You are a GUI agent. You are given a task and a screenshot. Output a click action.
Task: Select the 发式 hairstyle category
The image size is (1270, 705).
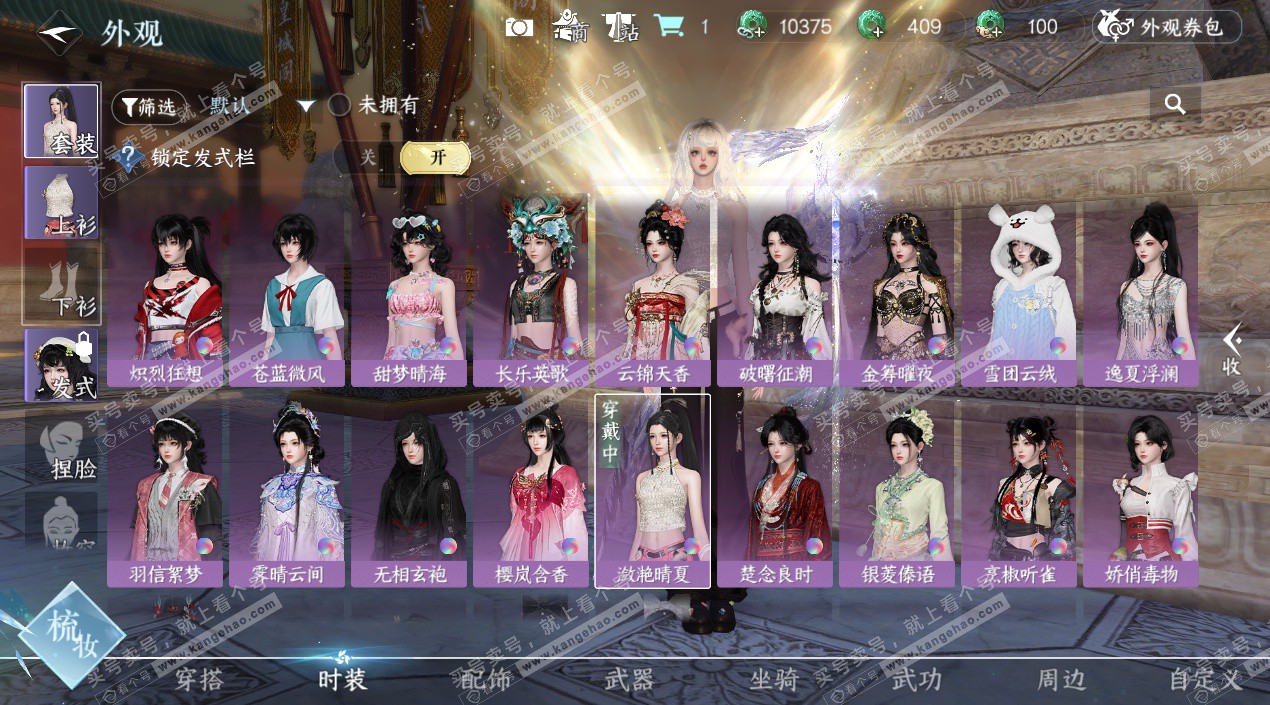(62, 364)
